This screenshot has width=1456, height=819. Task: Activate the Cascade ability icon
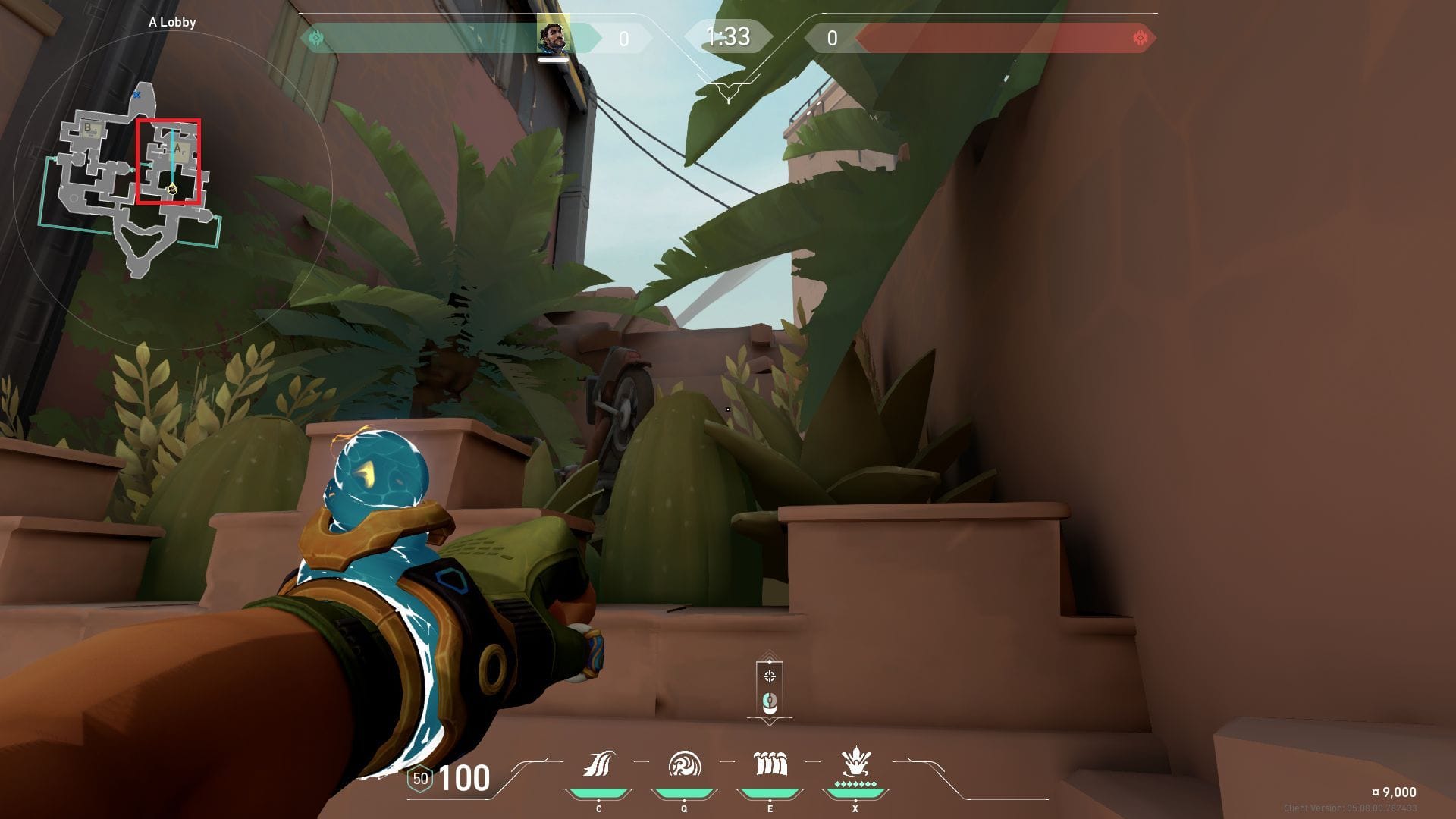[598, 764]
